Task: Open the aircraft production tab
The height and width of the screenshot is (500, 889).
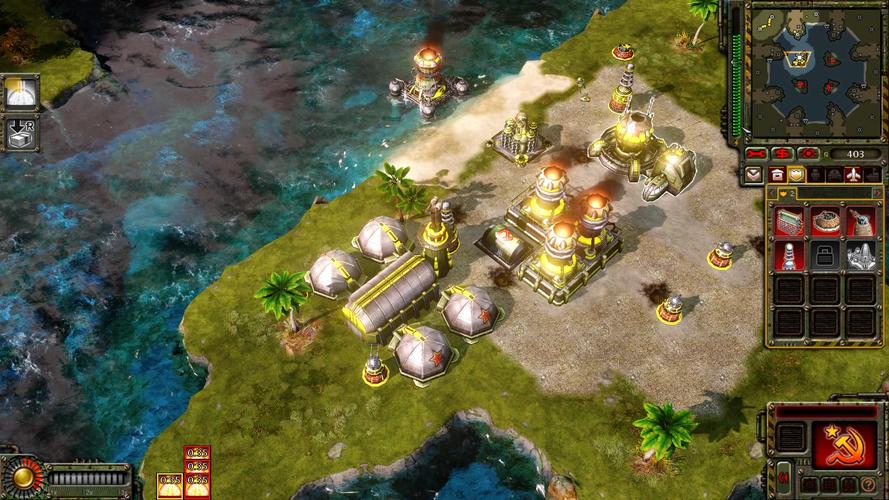Action: 852,174
